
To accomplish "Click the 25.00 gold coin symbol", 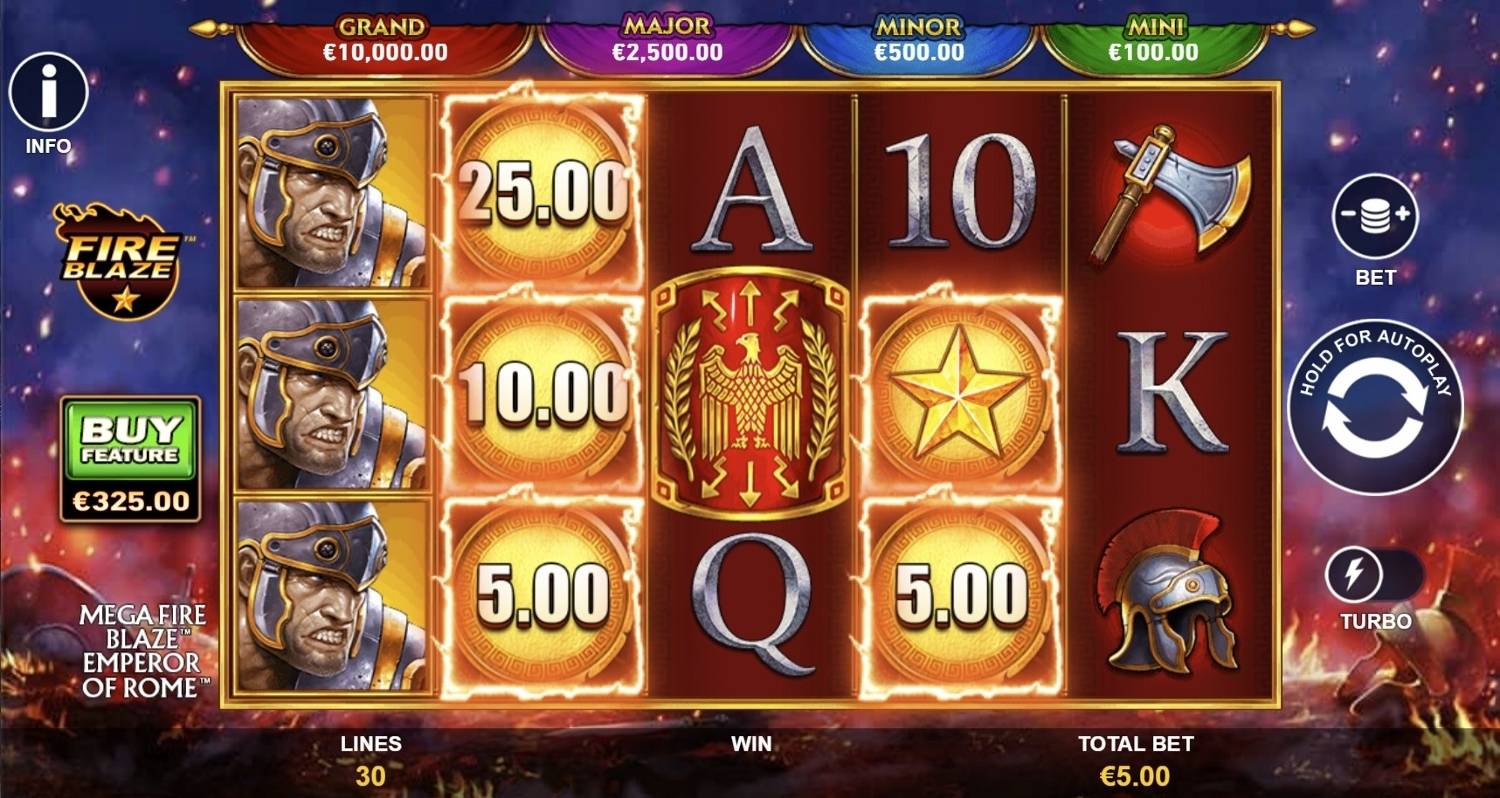I will pyautogui.click(x=541, y=188).
